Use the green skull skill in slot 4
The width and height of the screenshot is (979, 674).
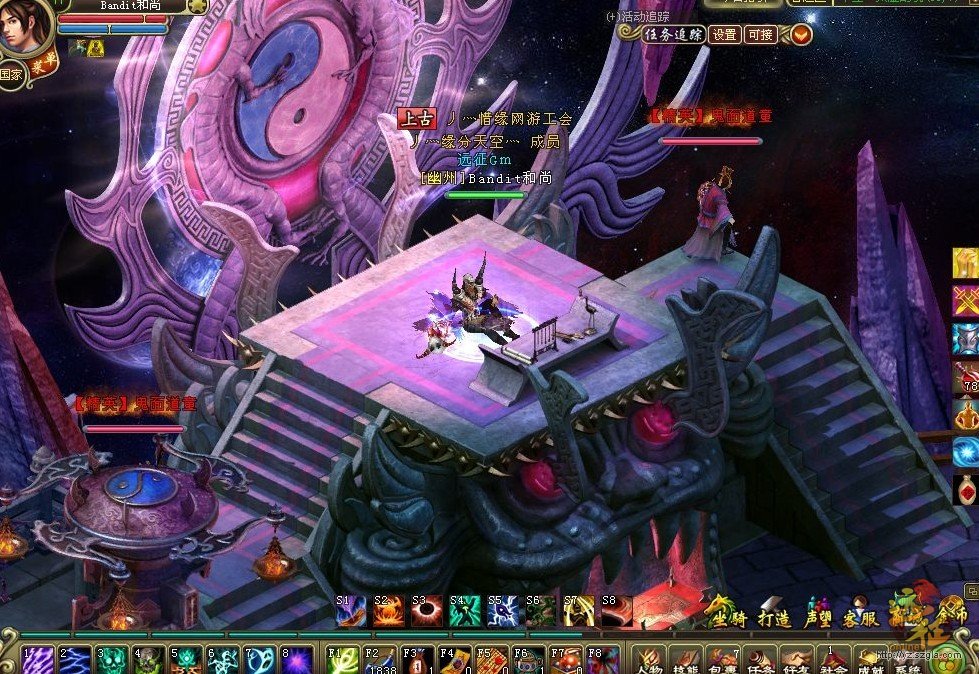click(149, 660)
